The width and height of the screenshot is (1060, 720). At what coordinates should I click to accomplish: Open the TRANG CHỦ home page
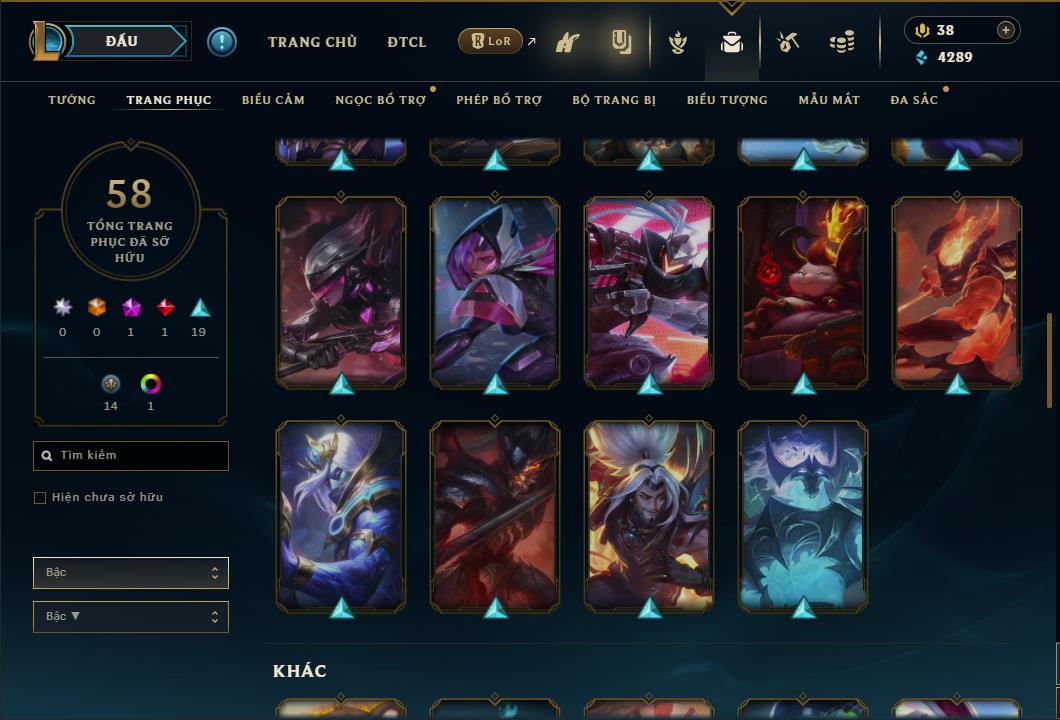tap(312, 42)
